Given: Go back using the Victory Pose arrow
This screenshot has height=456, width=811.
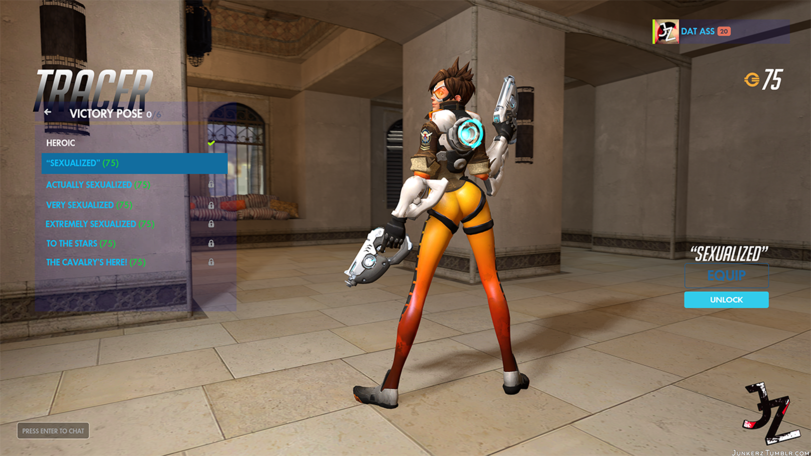Looking at the screenshot, I should (x=47, y=113).
